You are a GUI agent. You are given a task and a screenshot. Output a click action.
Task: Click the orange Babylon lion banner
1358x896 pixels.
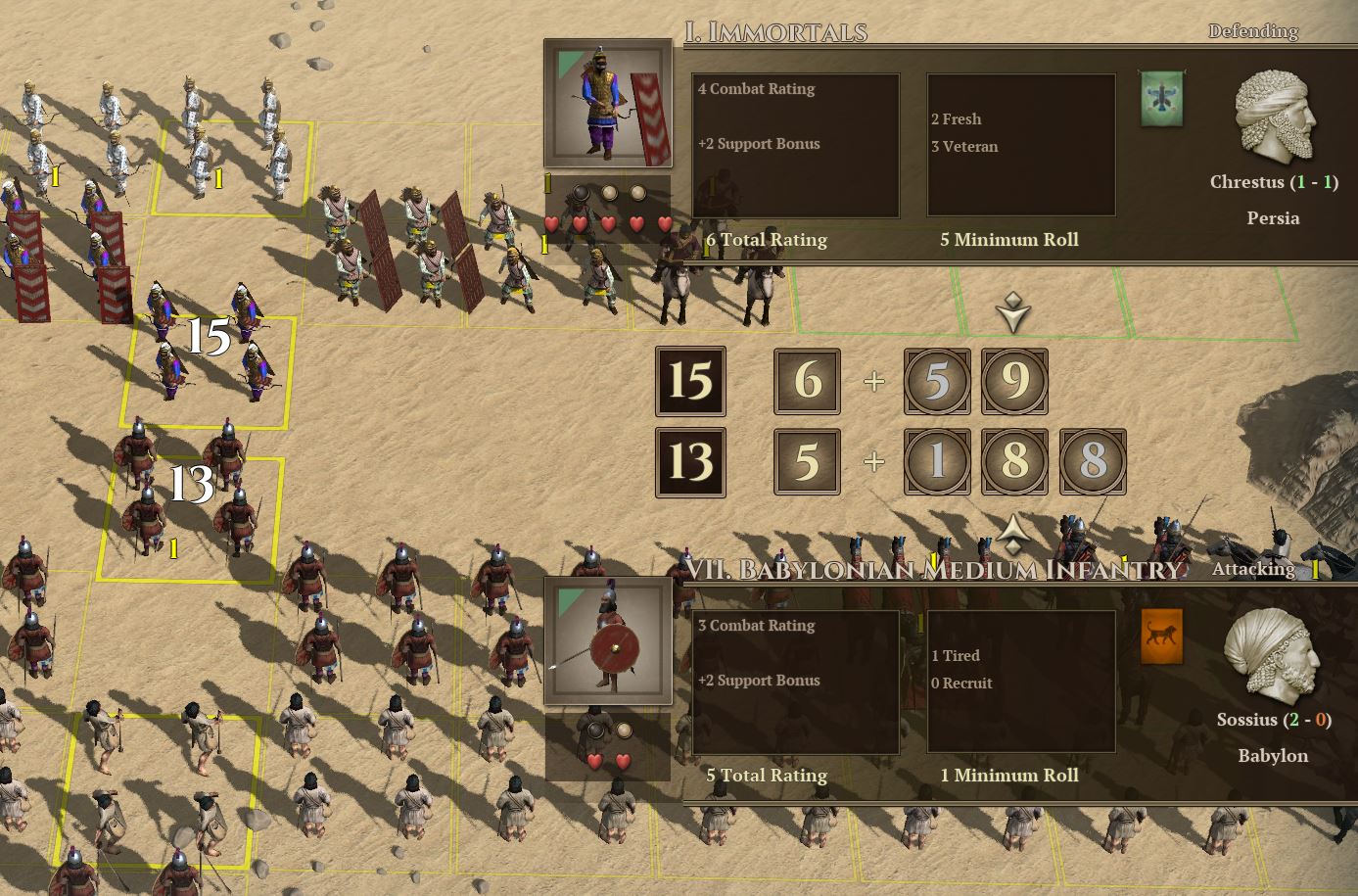[1161, 637]
